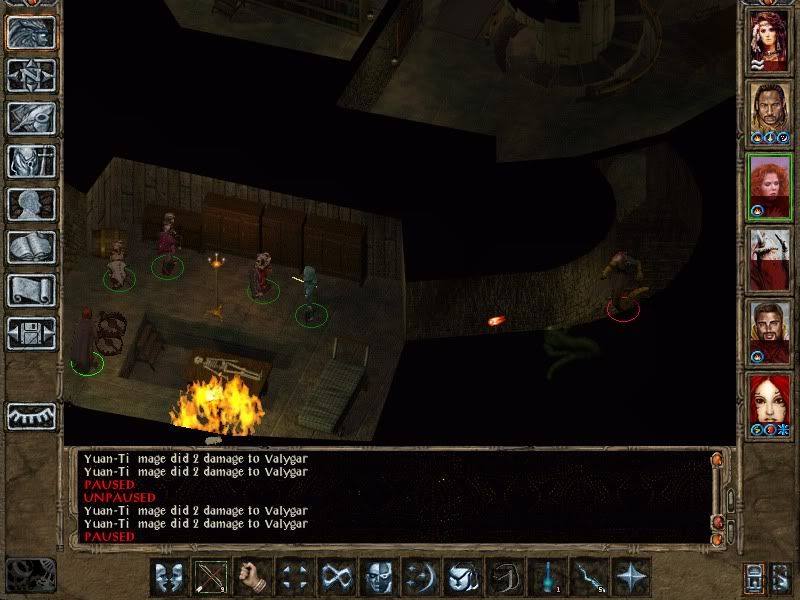Open the journal with the quill button
This screenshot has height=600, width=800.
click(x=31, y=118)
